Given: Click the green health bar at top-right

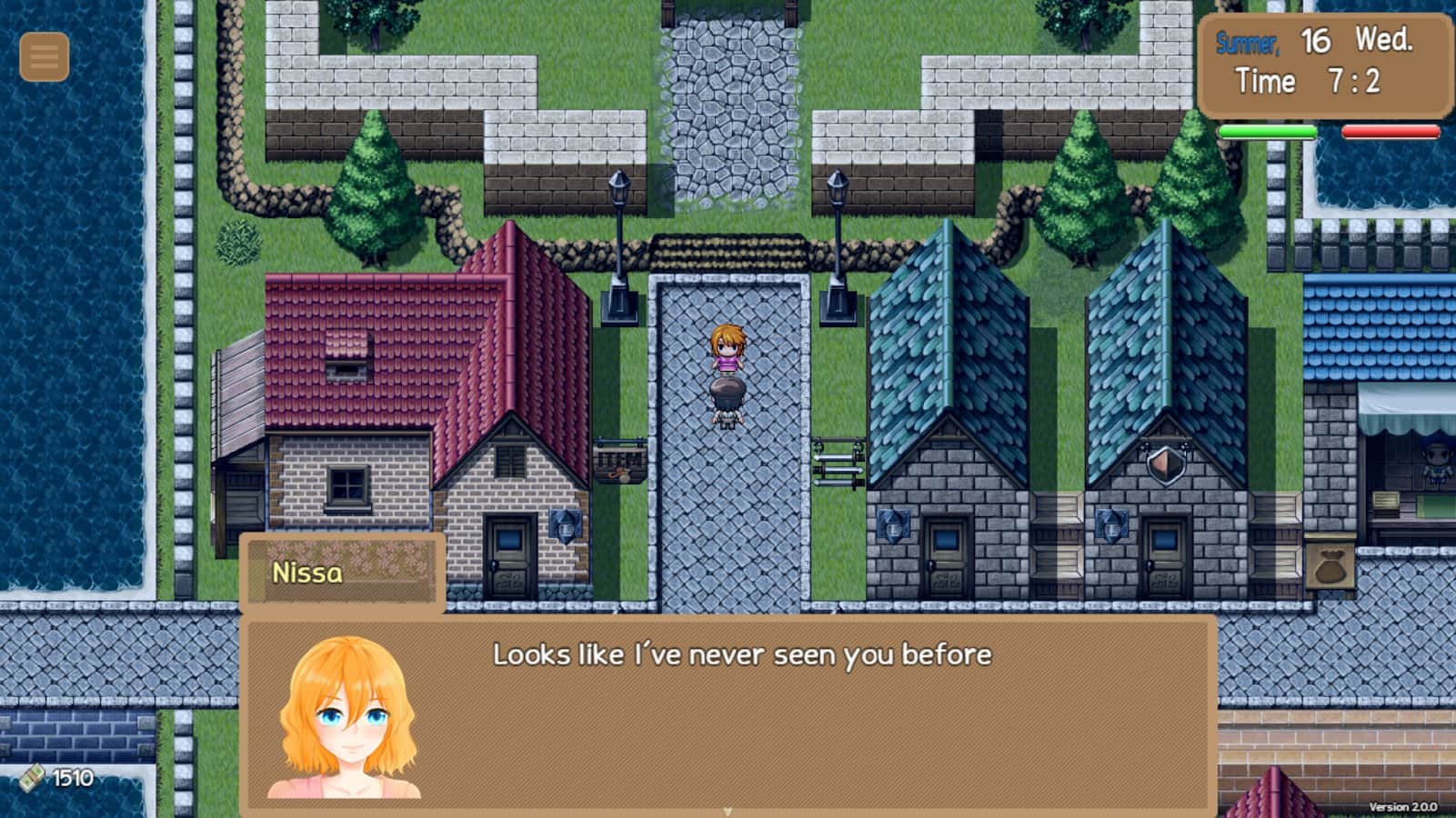Looking at the screenshot, I should (x=1268, y=133).
